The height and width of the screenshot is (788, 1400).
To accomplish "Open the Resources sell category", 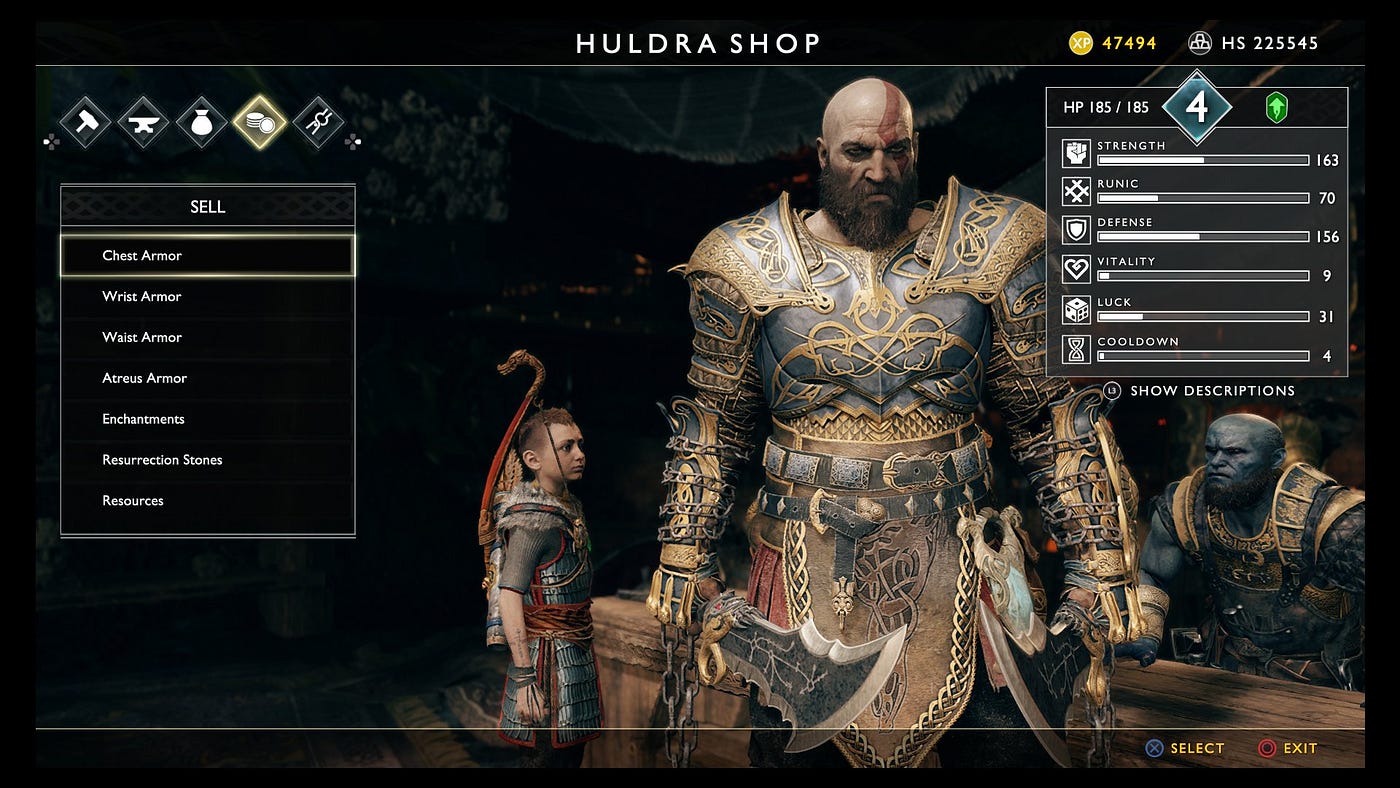I will point(207,500).
